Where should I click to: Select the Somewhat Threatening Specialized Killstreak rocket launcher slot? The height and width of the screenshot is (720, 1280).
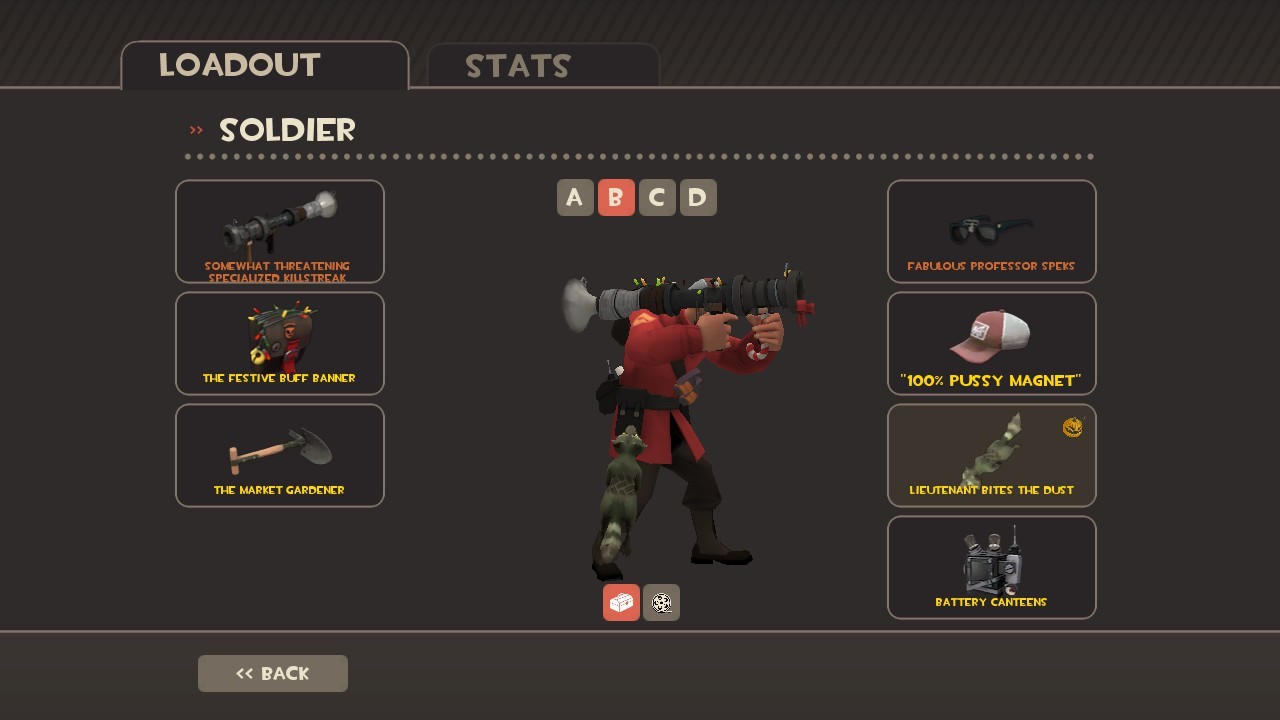[280, 230]
